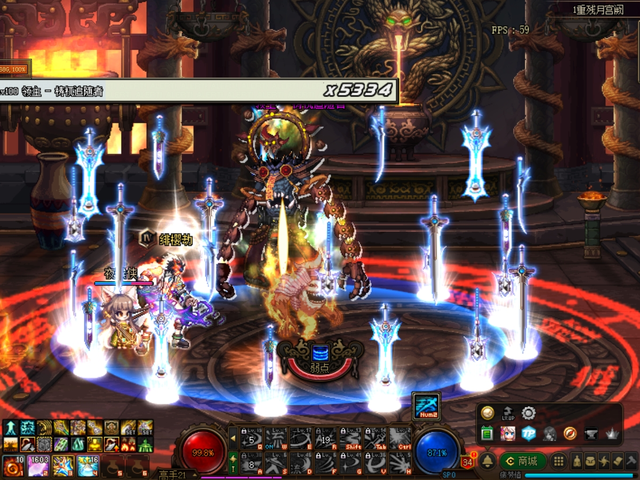Click the gold coin menu icon
The image size is (640, 480).
(487, 413)
